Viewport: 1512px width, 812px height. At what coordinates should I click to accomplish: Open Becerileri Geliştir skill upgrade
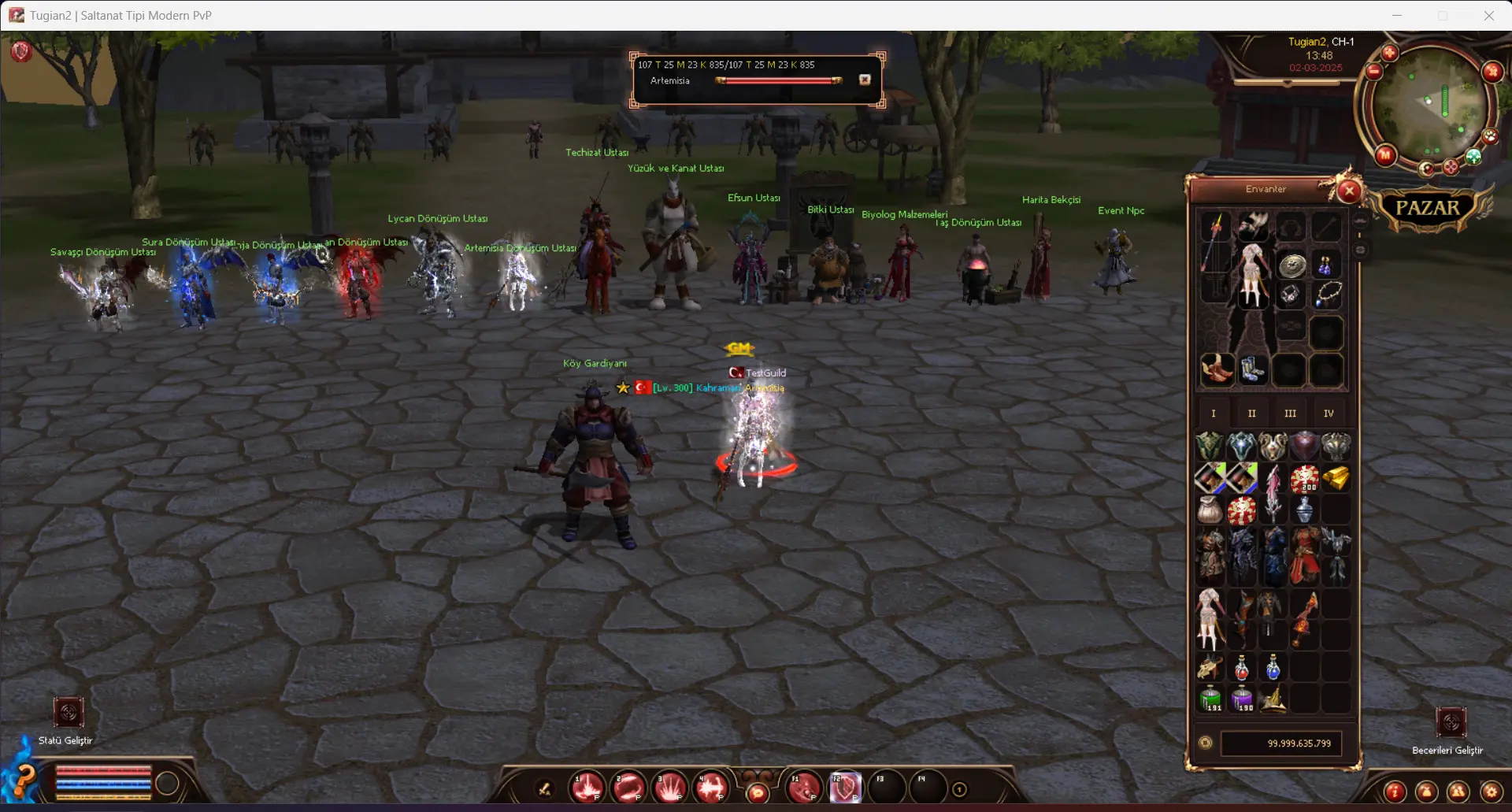click(1451, 722)
